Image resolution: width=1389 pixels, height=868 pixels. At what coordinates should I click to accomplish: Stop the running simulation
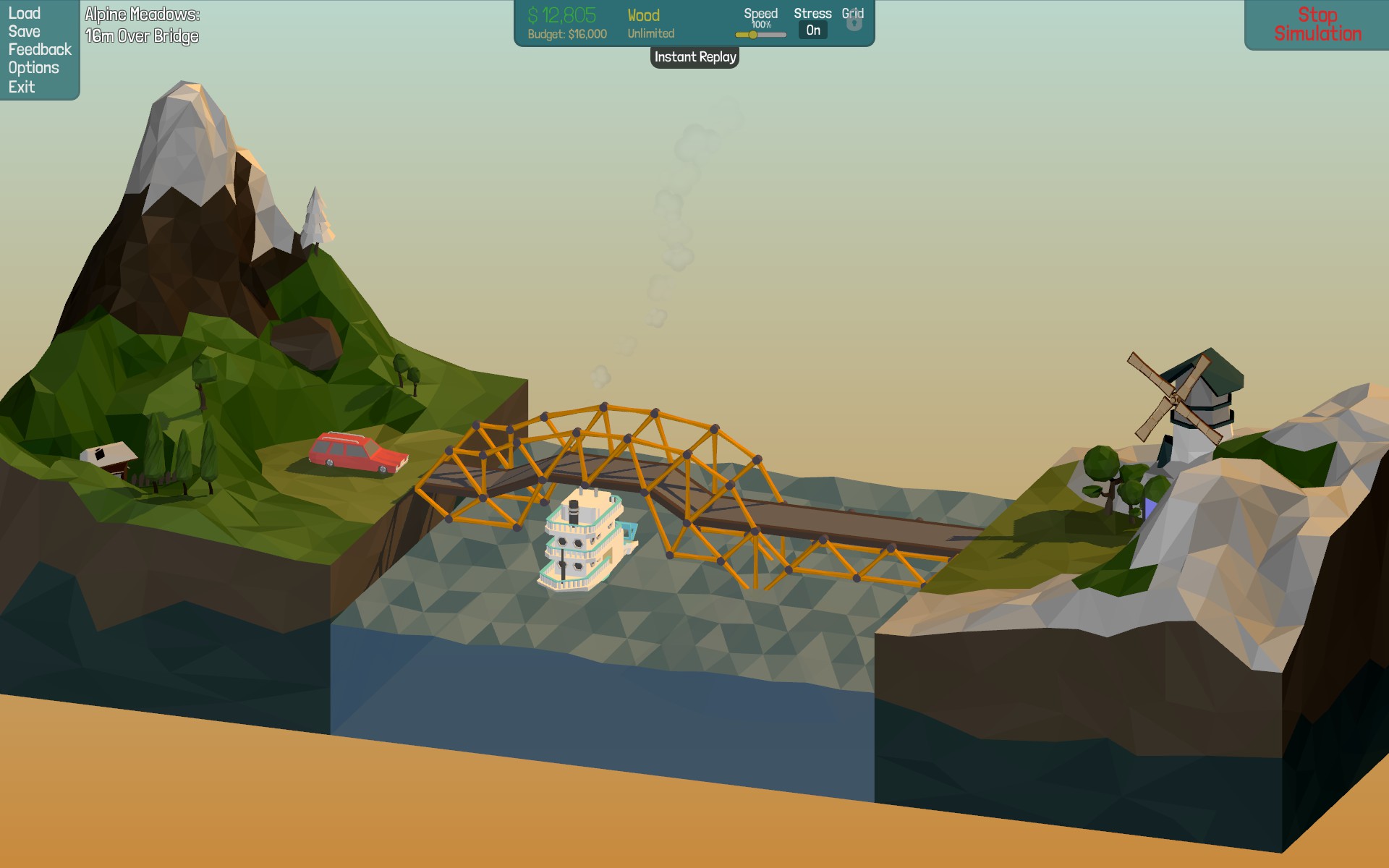1317,25
